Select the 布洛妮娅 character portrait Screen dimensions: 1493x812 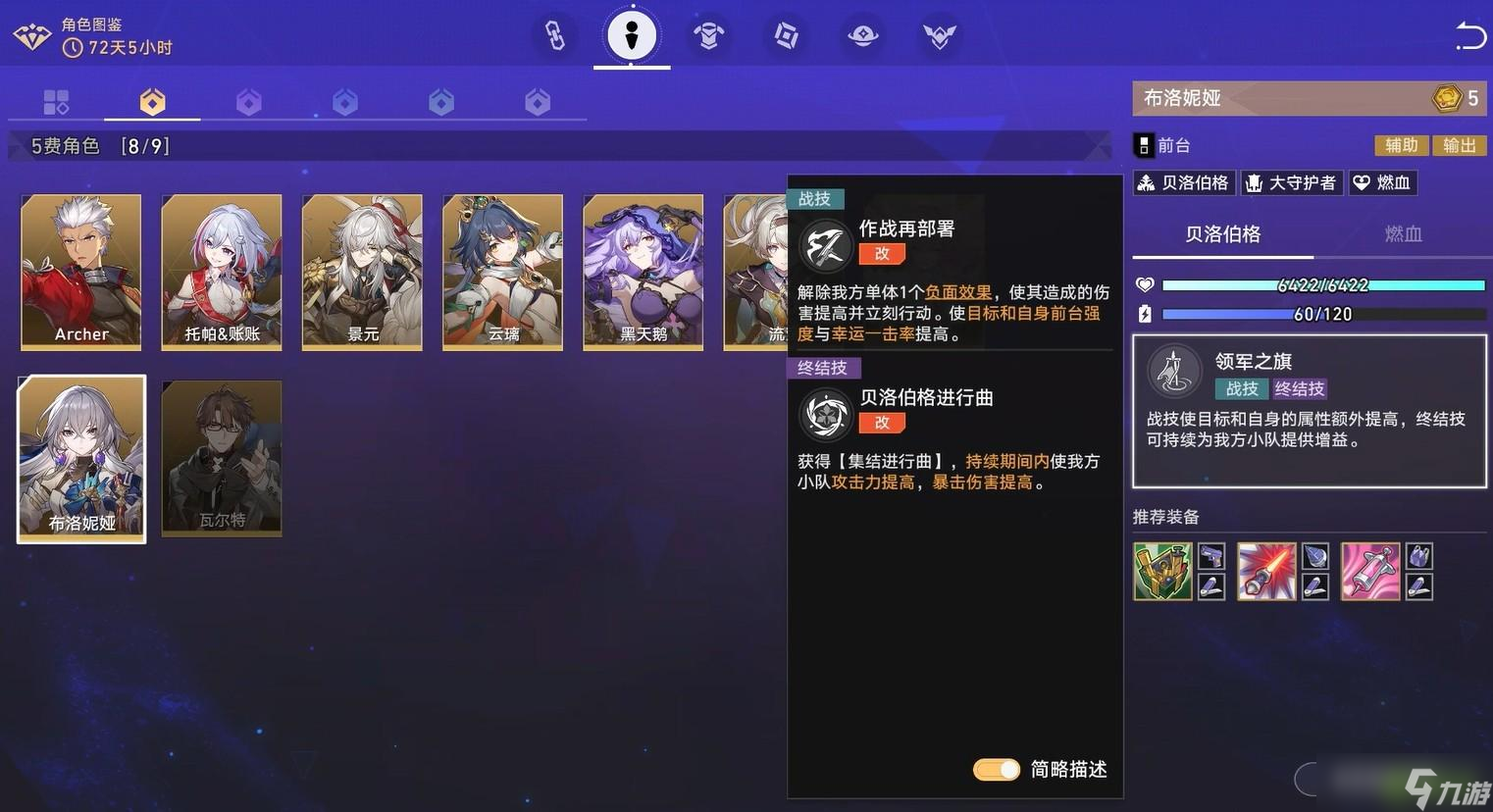click(80, 457)
